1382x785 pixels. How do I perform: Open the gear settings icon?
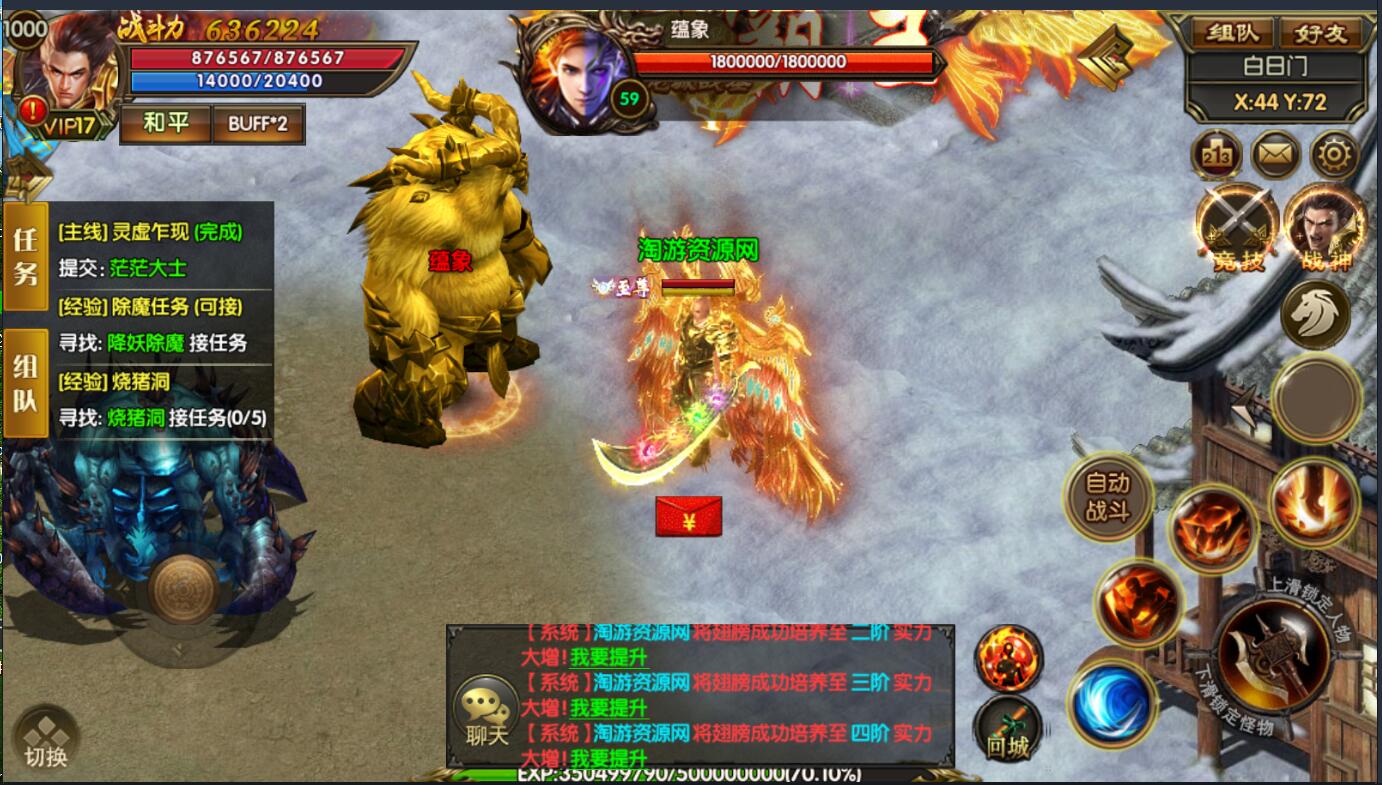(x=1336, y=155)
